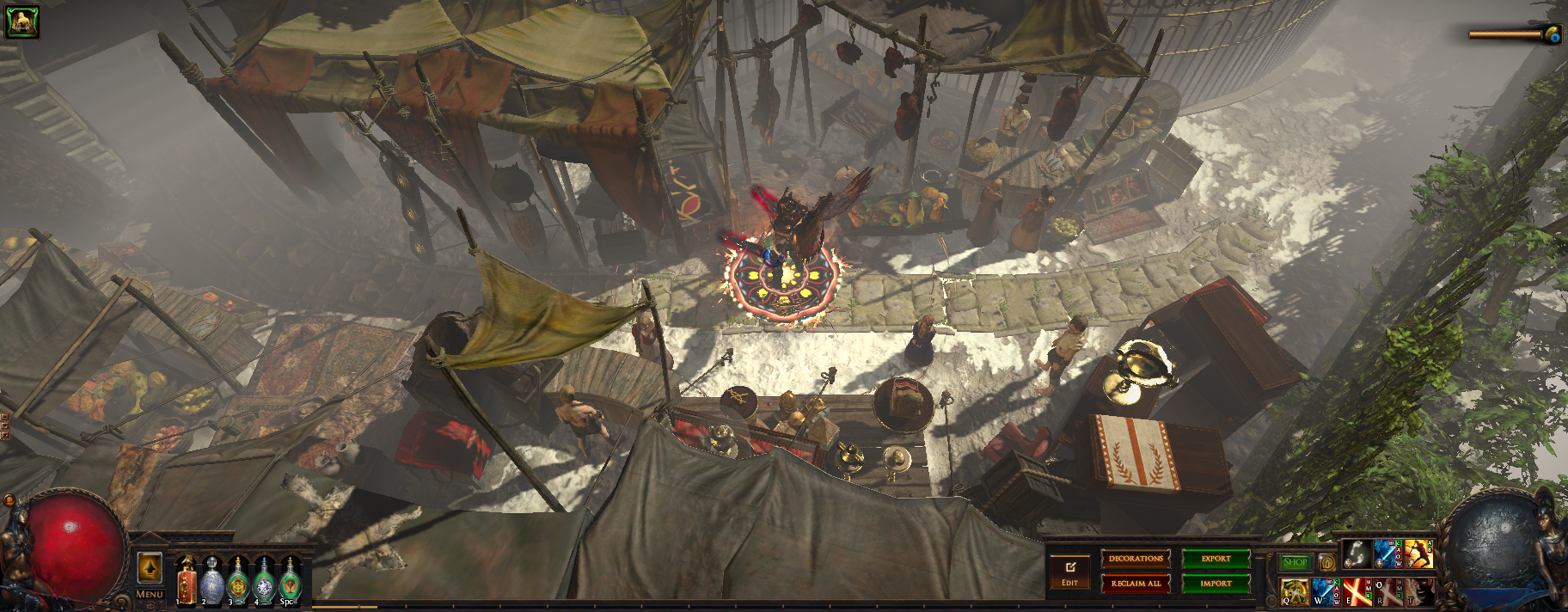
Task: Click the red Reclaim All button
Action: (1136, 584)
